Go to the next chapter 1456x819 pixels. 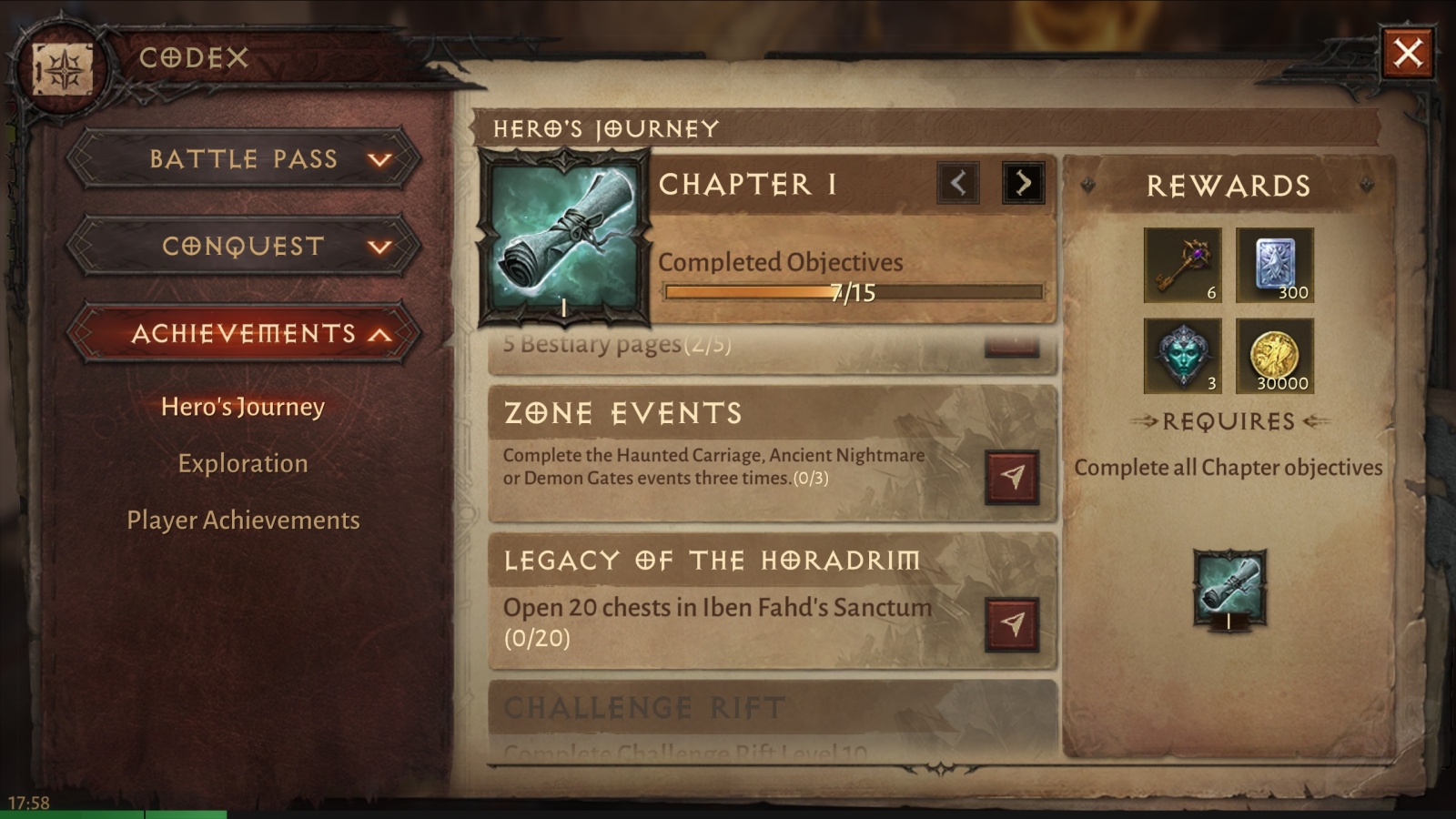point(1023,183)
